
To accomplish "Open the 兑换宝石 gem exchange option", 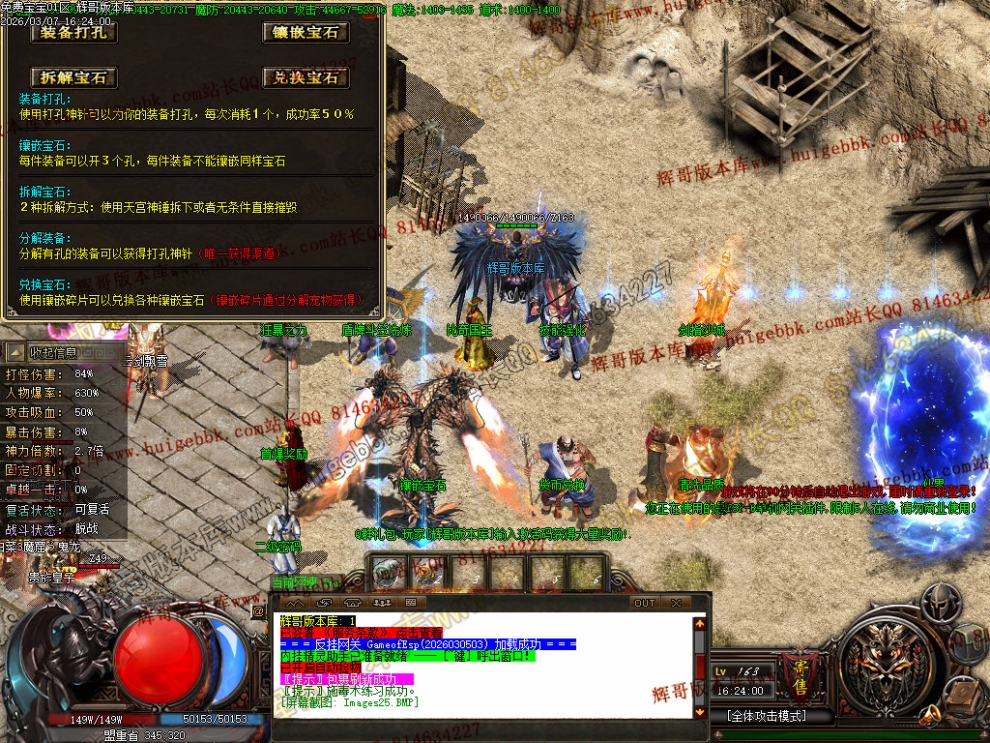I will pos(306,77).
